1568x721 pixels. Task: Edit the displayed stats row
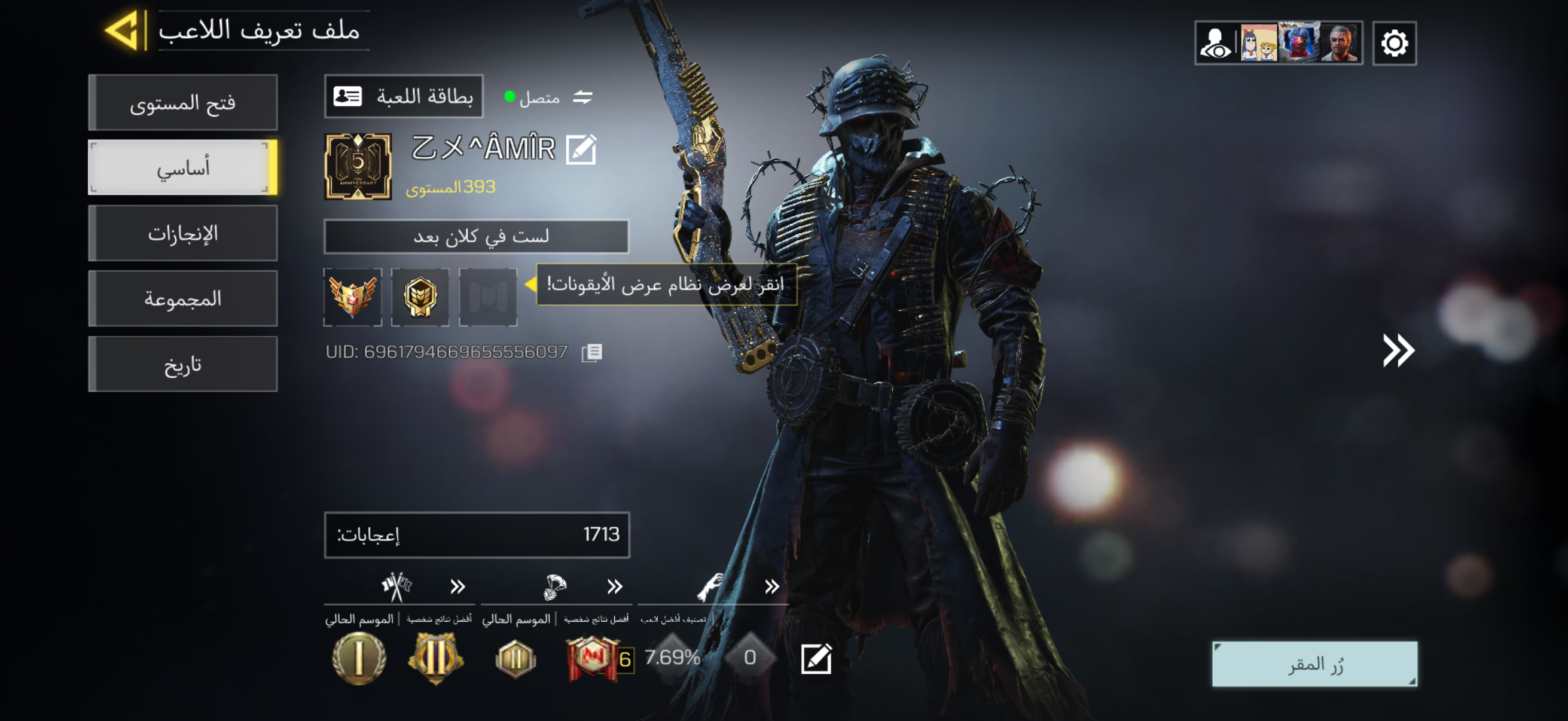(x=816, y=658)
